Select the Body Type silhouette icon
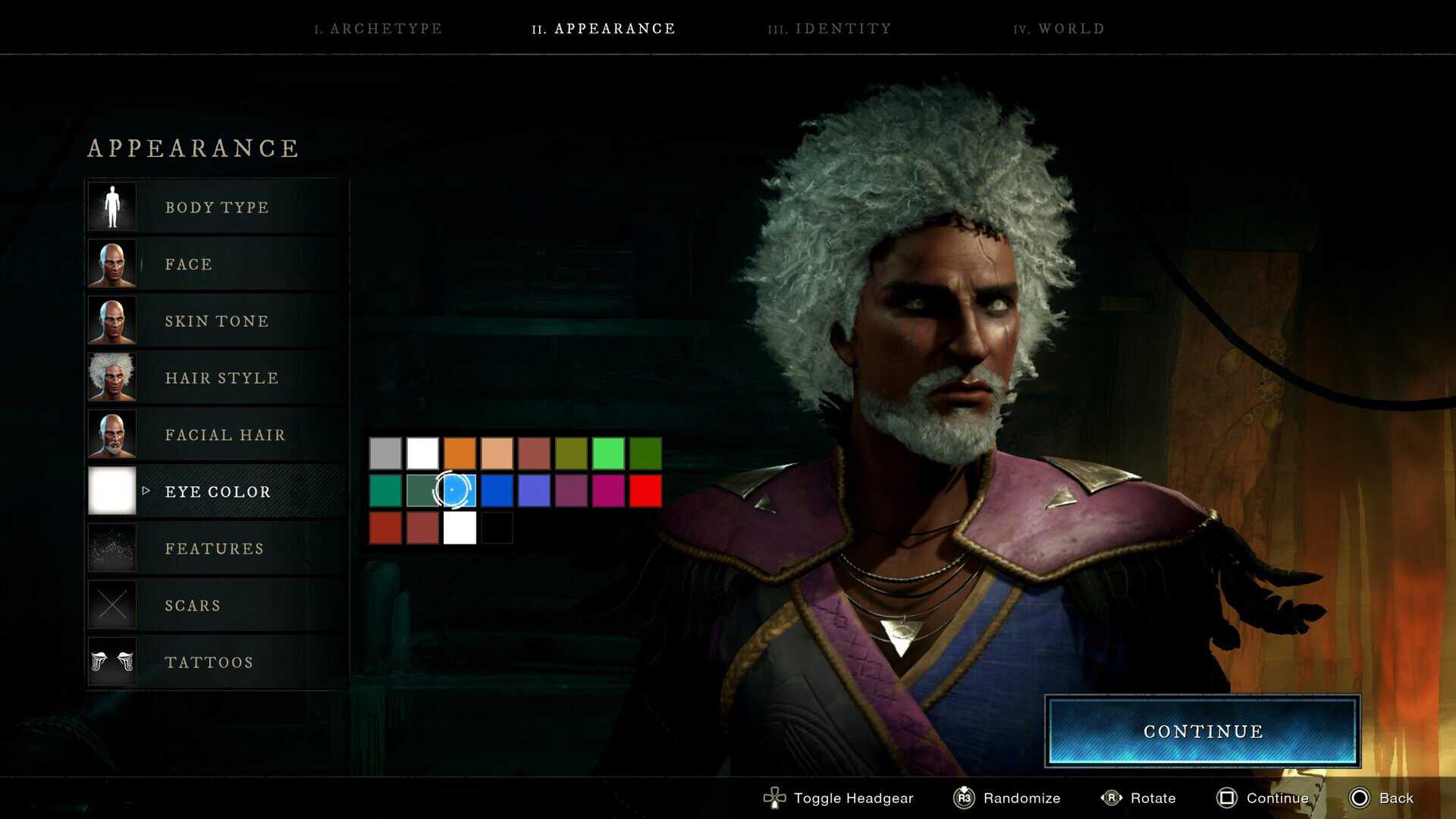 tap(111, 206)
